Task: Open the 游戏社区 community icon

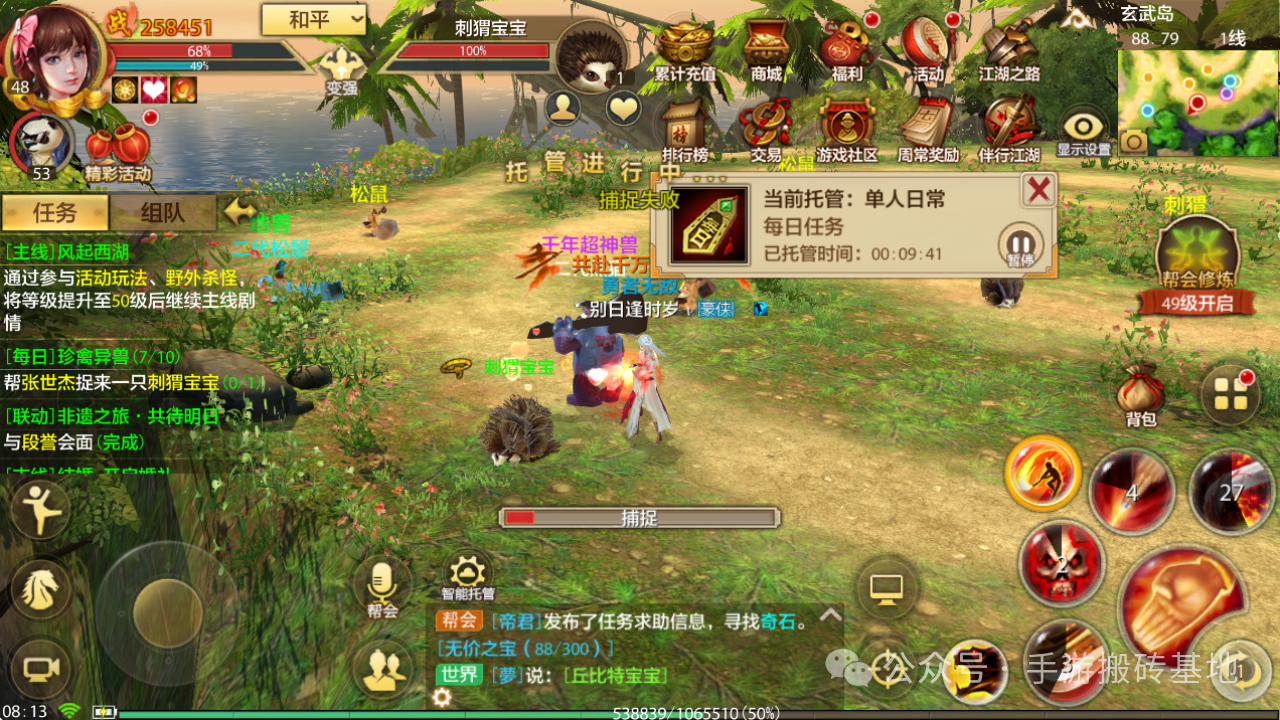Action: pyautogui.click(x=846, y=128)
